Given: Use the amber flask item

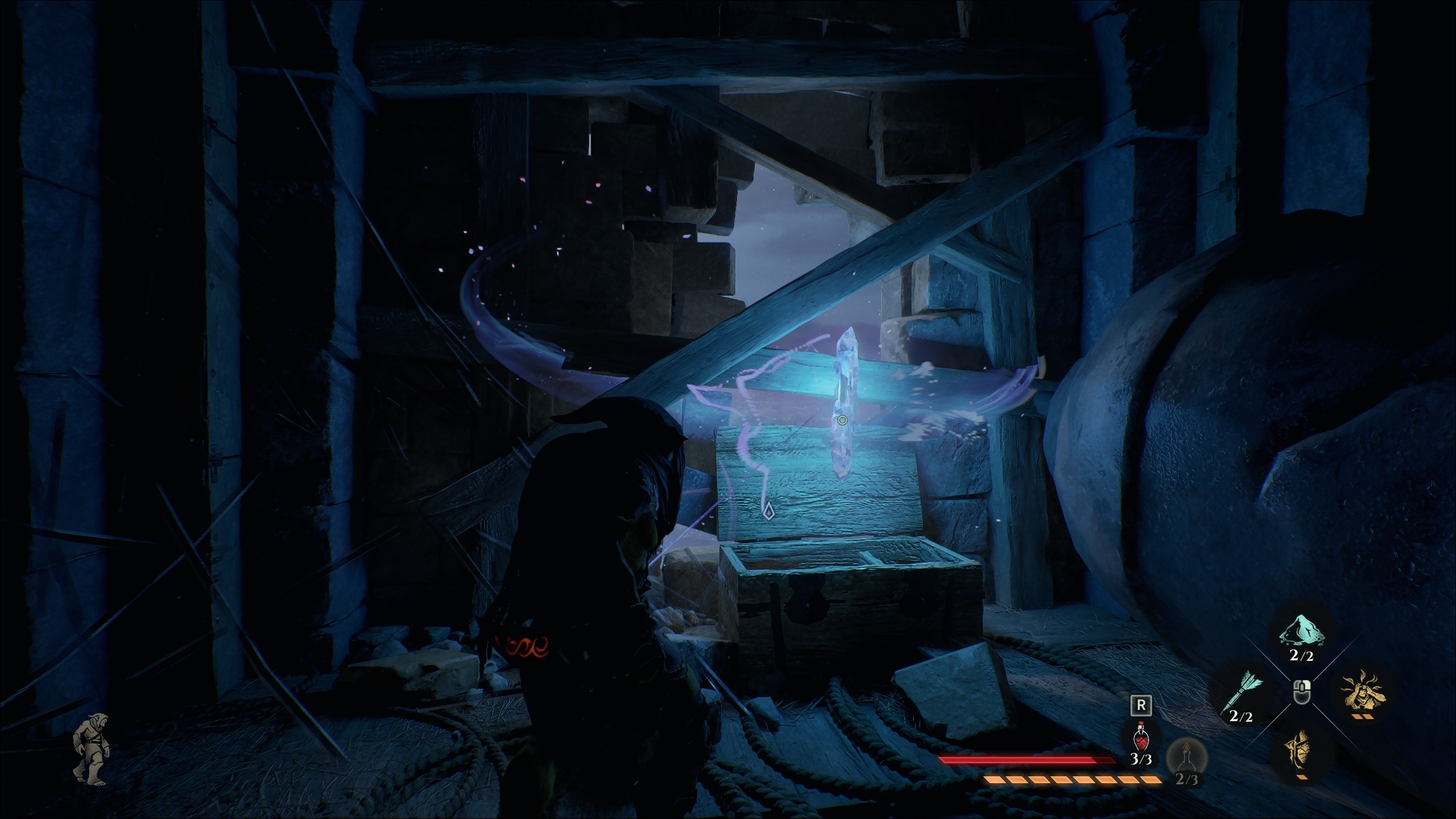Looking at the screenshot, I should 1185,756.
